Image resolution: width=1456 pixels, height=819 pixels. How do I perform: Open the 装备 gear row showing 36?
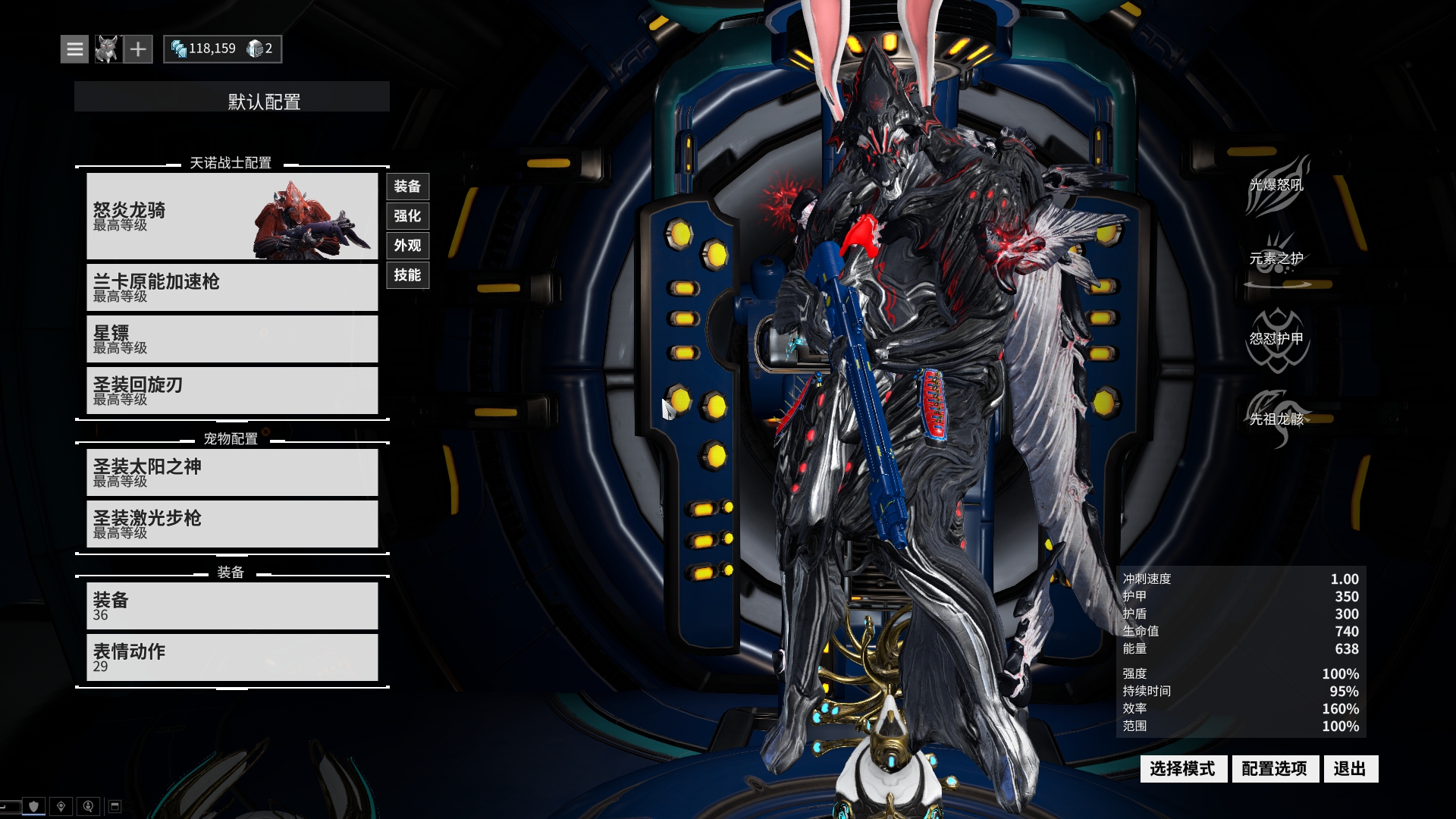click(x=232, y=606)
